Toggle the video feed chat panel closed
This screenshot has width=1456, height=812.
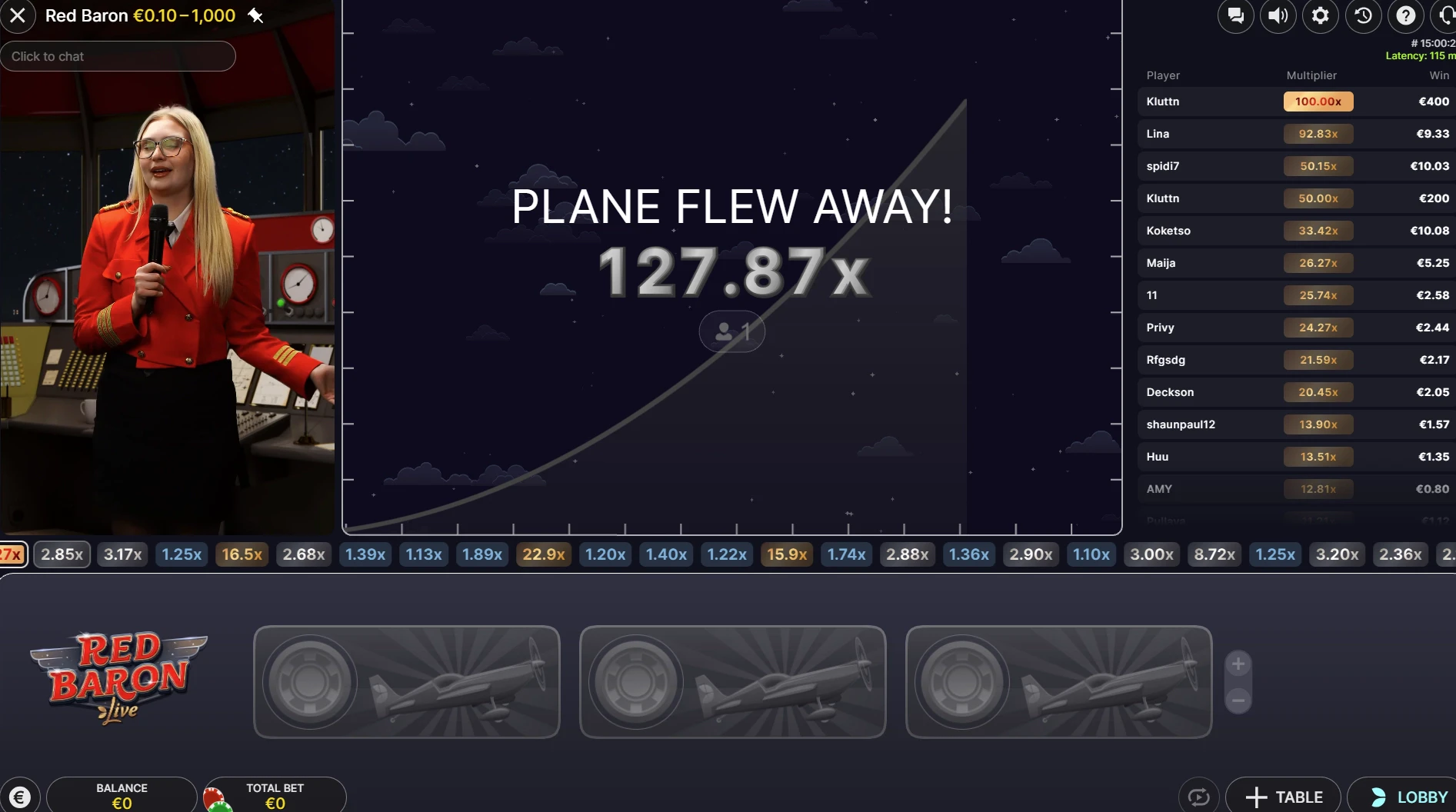click(x=18, y=15)
